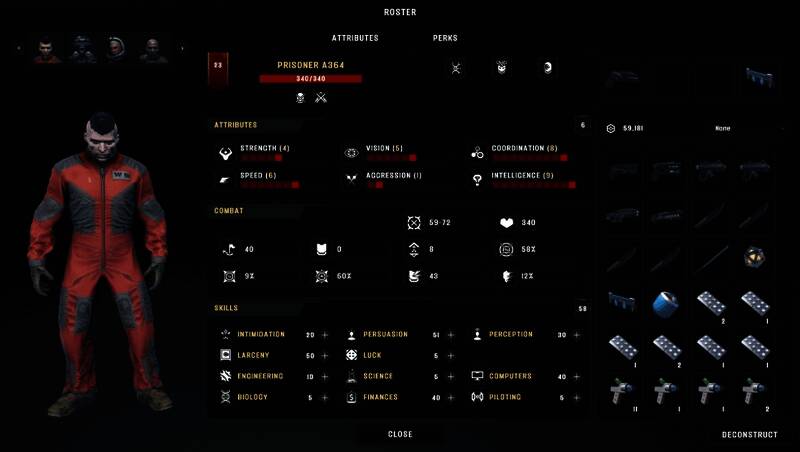The image size is (800, 452).
Task: Switch to the Perks tab
Action: click(x=445, y=38)
